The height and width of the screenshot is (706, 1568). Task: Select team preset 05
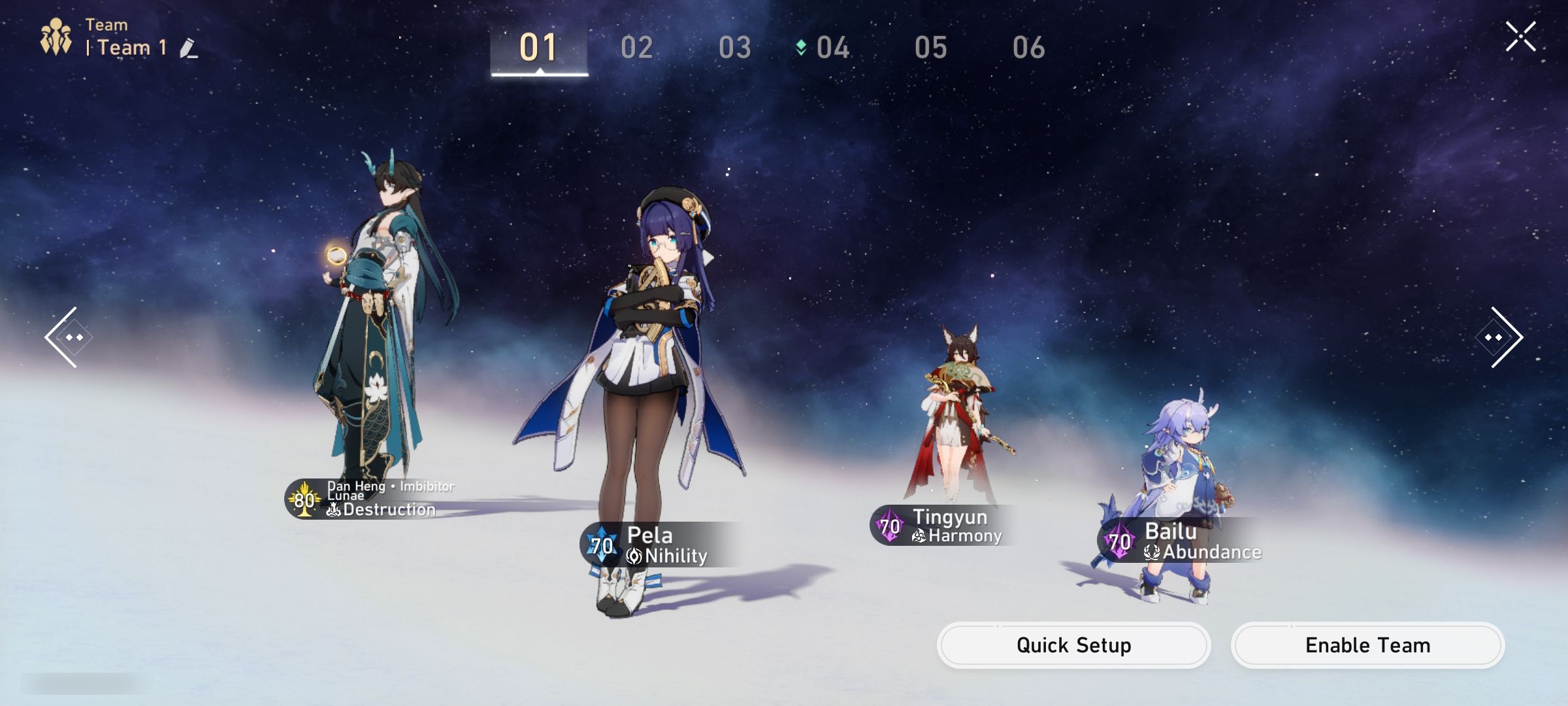[x=932, y=48]
